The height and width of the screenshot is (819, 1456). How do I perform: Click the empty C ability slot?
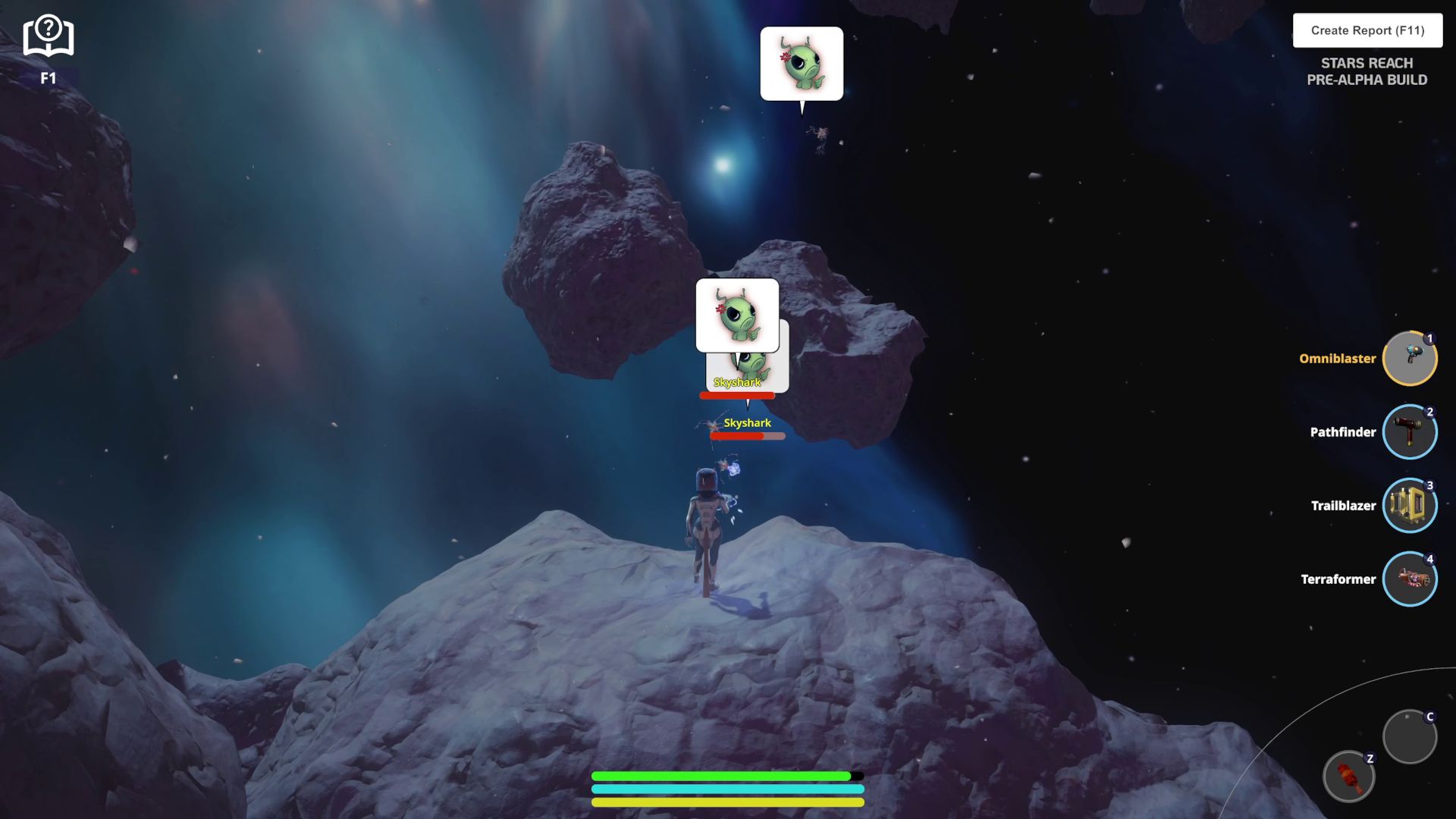tap(1409, 736)
